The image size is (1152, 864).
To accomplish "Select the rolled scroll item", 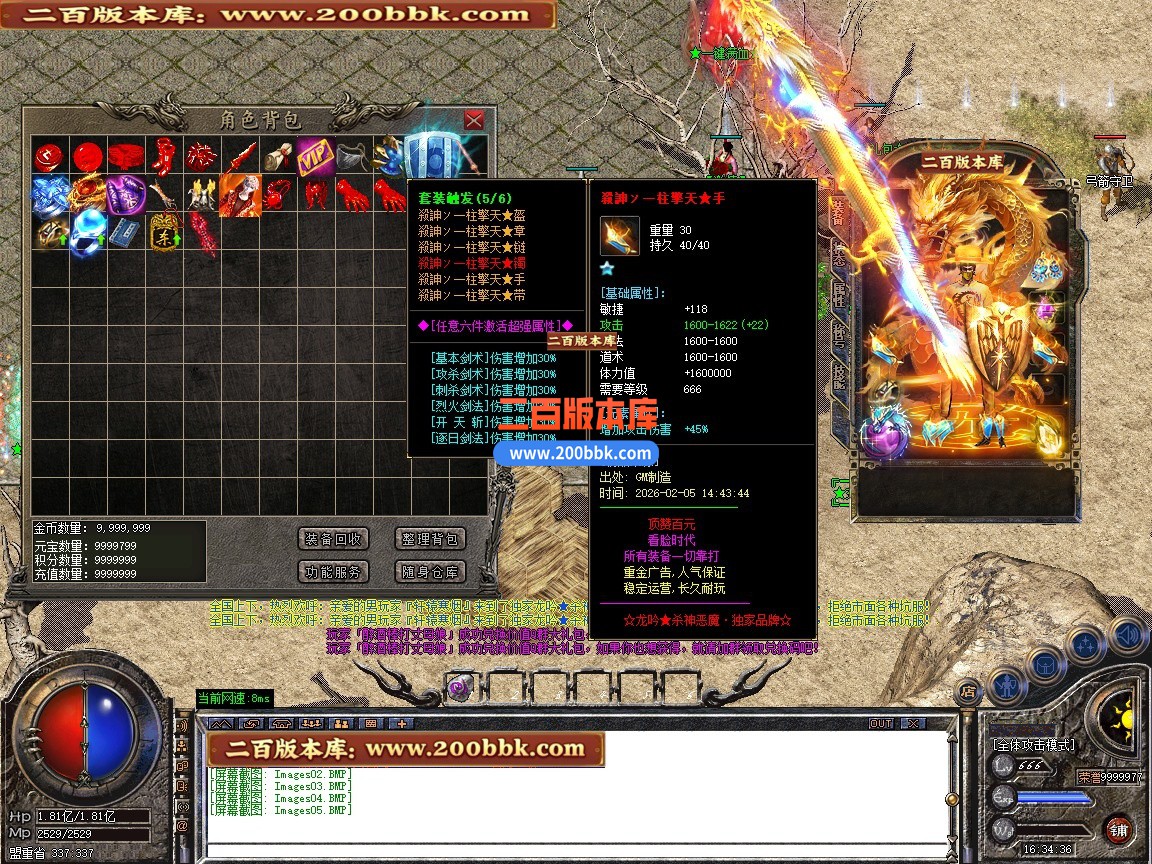I will coord(277,156).
